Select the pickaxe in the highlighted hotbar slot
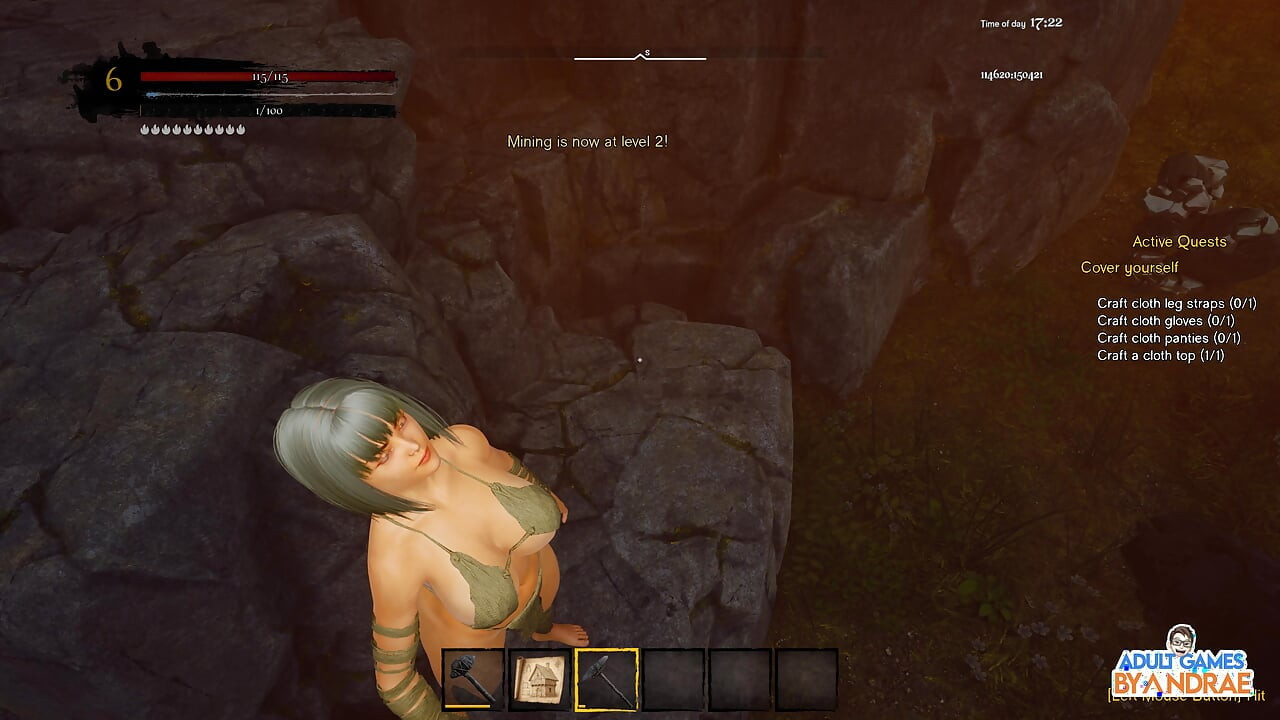 [x=604, y=678]
